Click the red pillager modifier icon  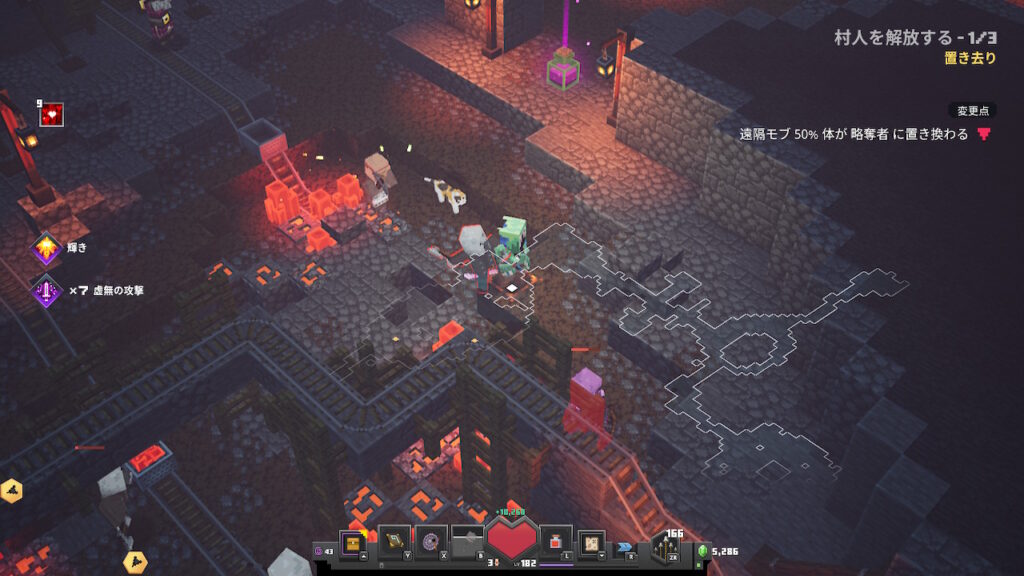(x=984, y=134)
